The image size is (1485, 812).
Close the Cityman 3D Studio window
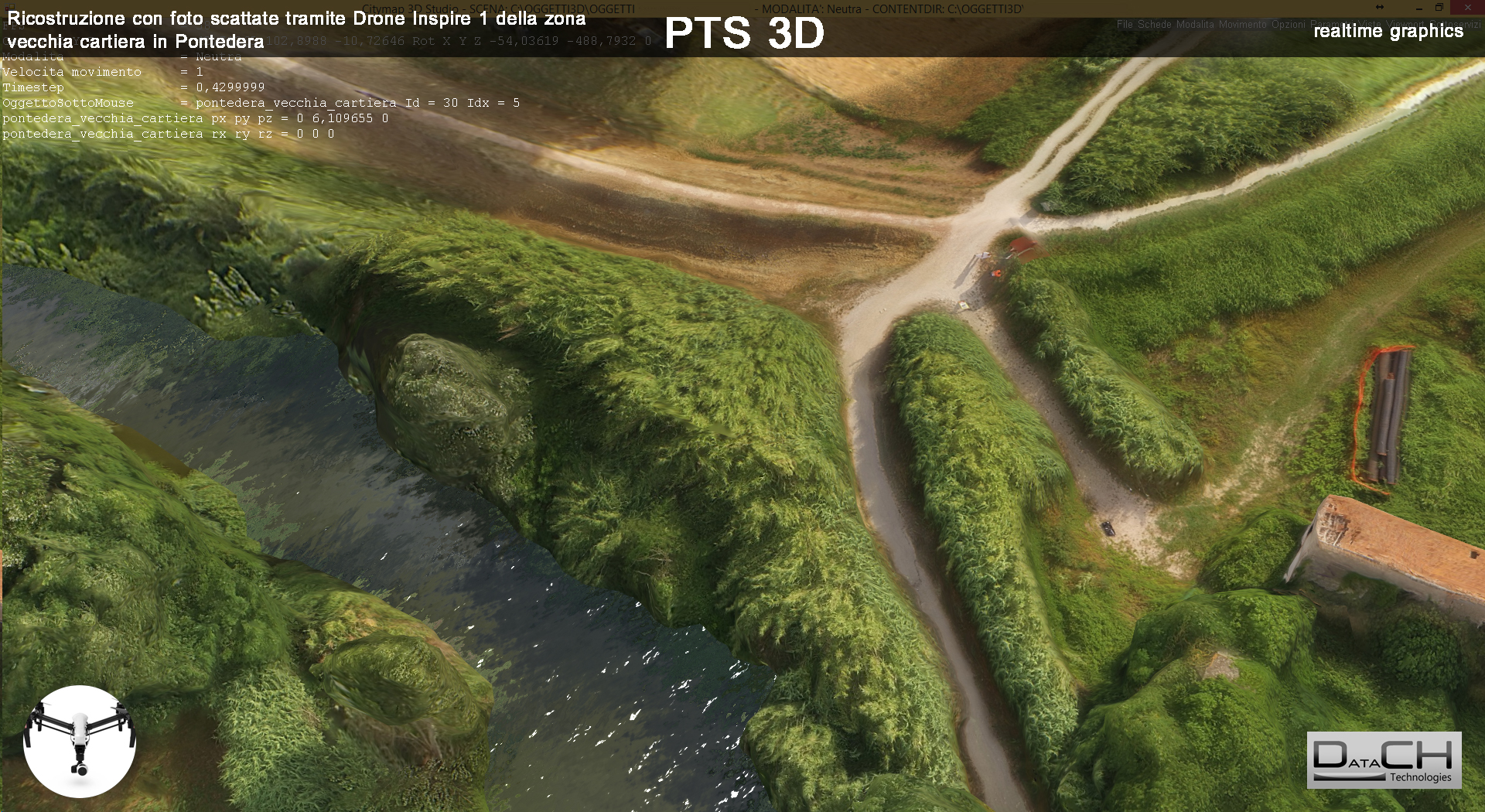pos(1467,8)
